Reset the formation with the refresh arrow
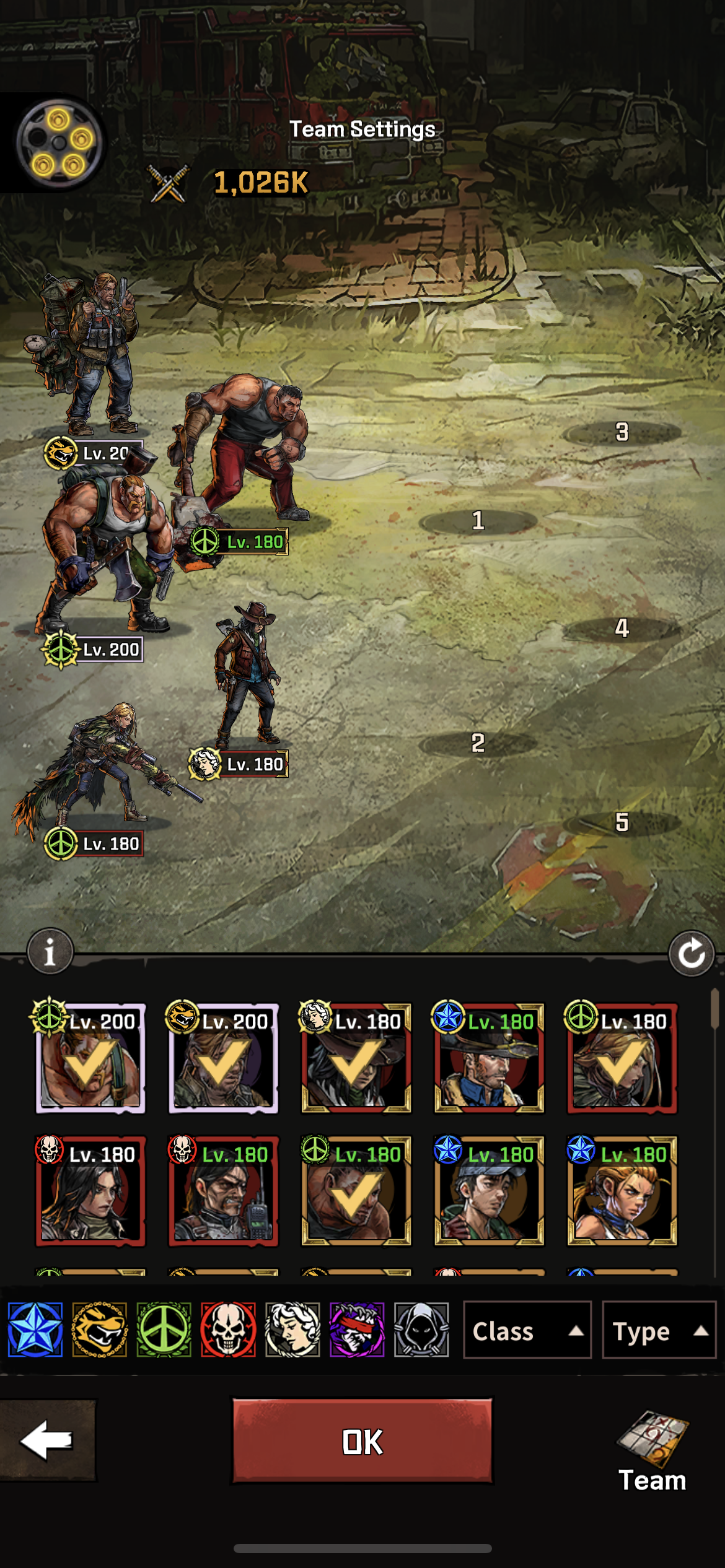Viewport: 725px width, 1568px height. tap(692, 954)
